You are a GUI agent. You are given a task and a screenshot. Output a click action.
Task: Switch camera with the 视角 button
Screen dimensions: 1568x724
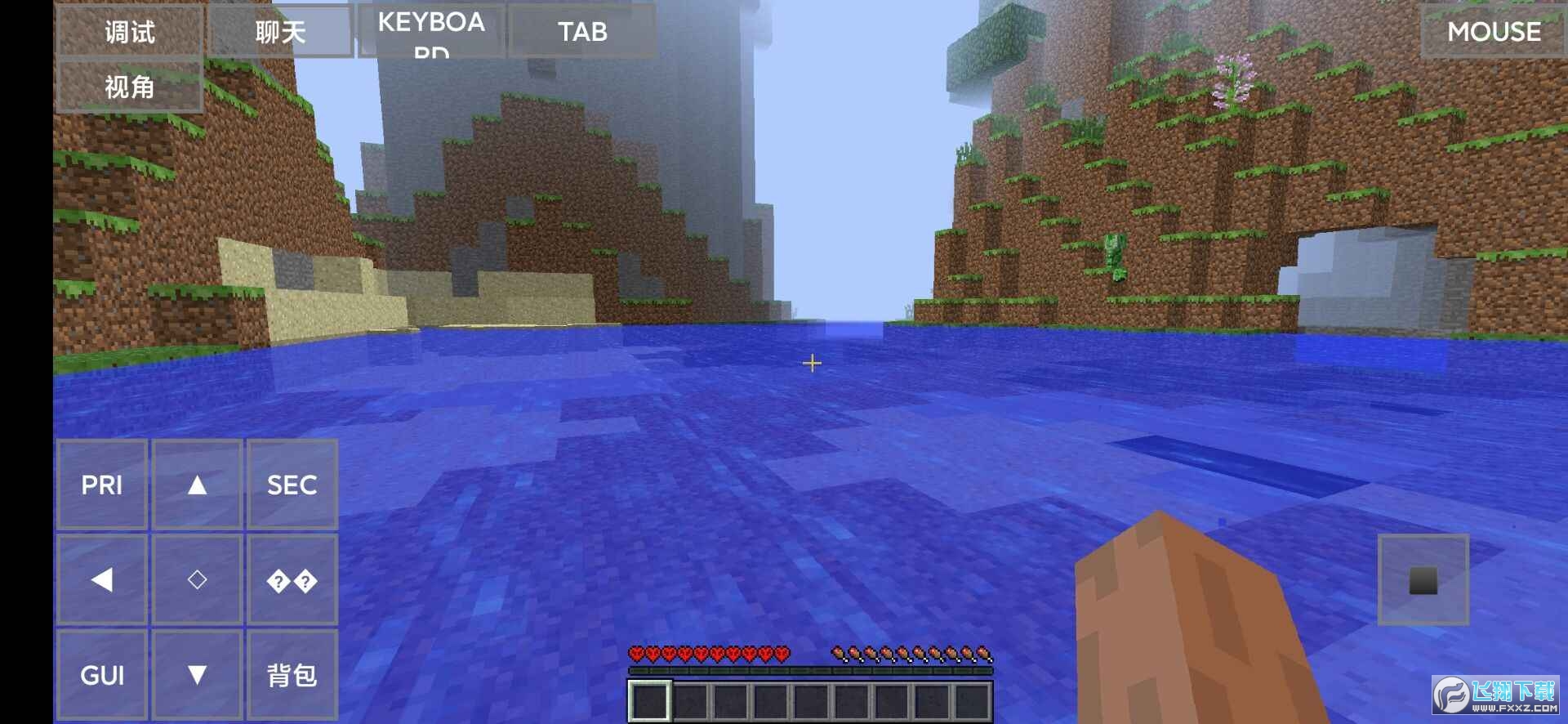click(129, 87)
